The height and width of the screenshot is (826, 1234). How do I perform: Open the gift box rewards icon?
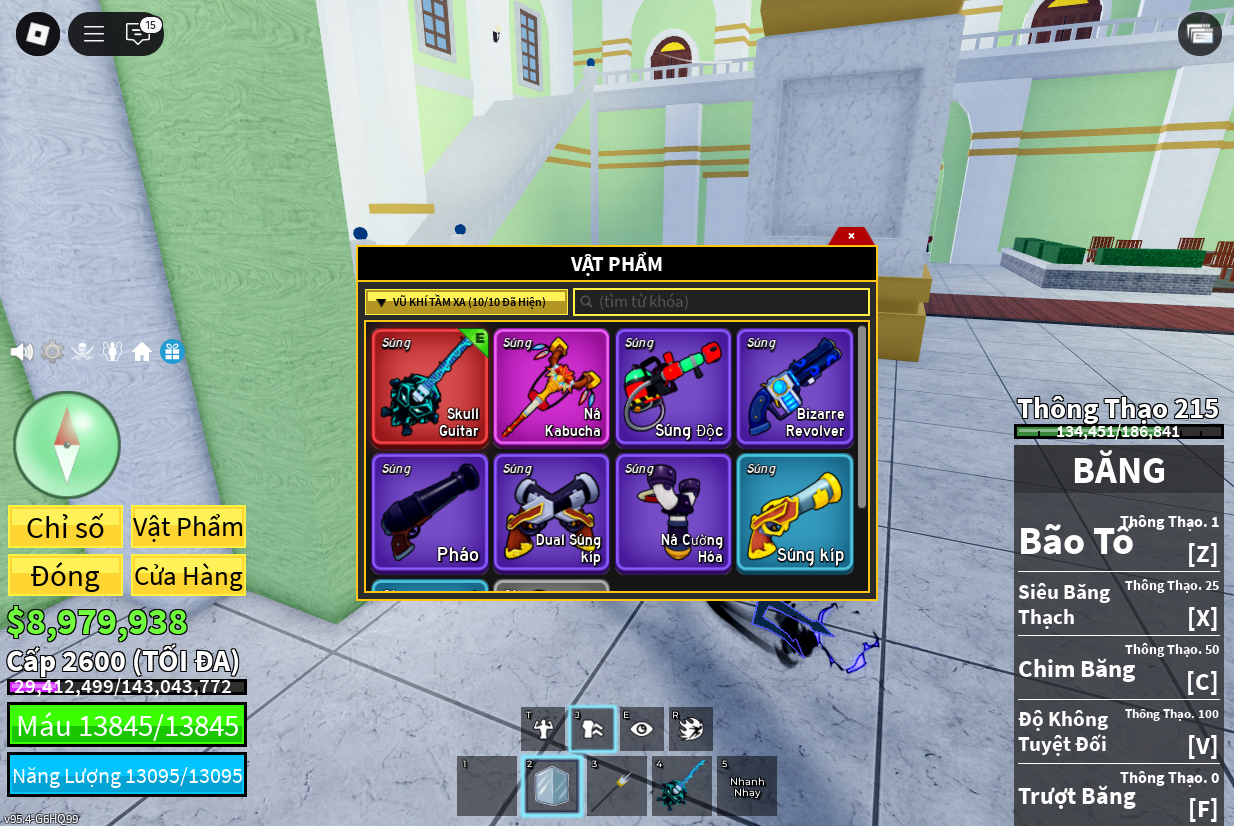172,352
